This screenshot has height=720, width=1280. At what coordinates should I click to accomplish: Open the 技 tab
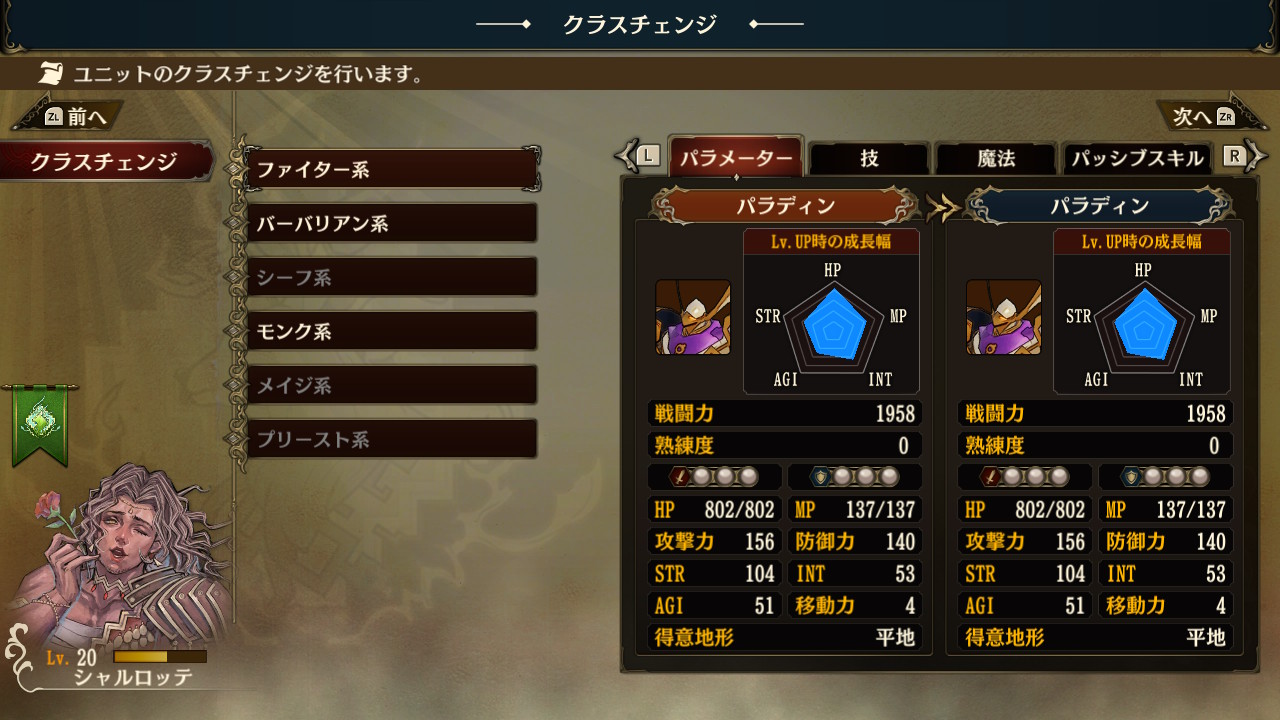point(869,158)
